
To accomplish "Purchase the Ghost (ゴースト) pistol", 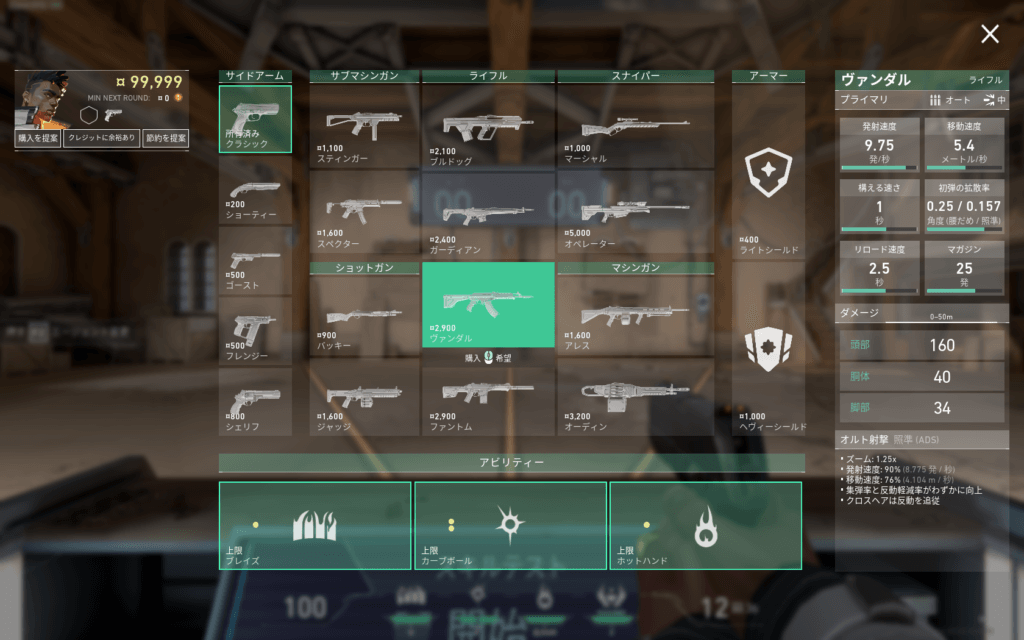I will click(x=255, y=261).
